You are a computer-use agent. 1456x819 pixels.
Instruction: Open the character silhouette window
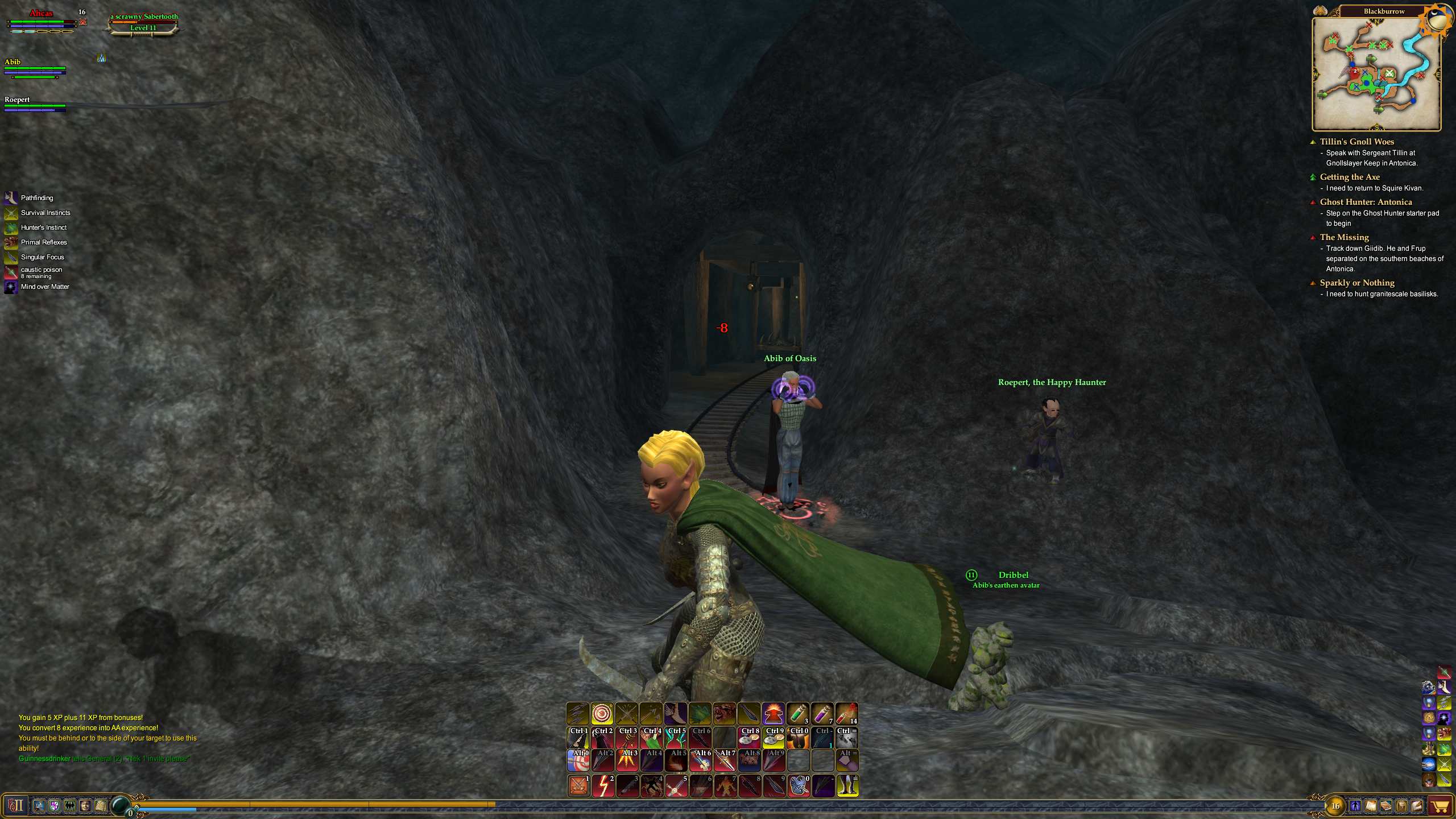1355,806
